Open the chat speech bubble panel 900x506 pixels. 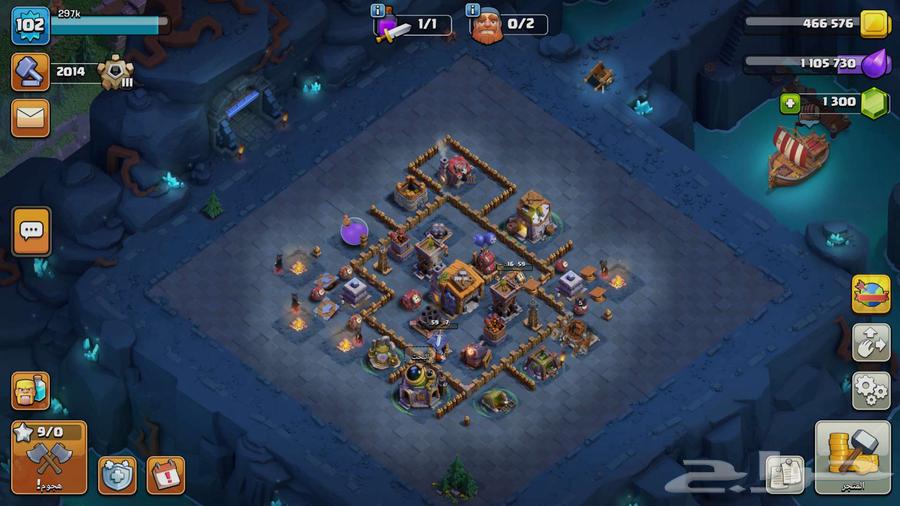(31, 231)
